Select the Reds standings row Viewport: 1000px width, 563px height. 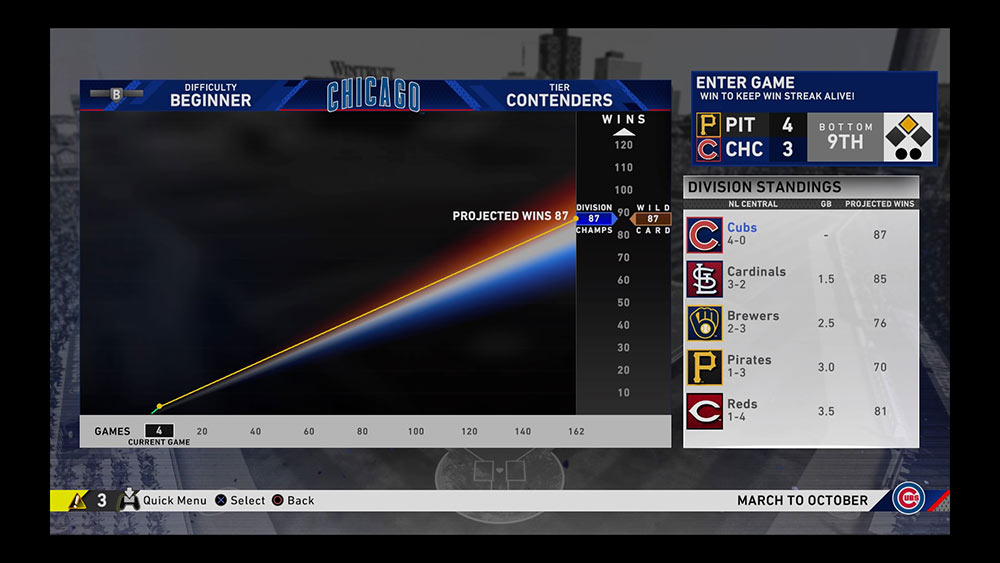[801, 411]
